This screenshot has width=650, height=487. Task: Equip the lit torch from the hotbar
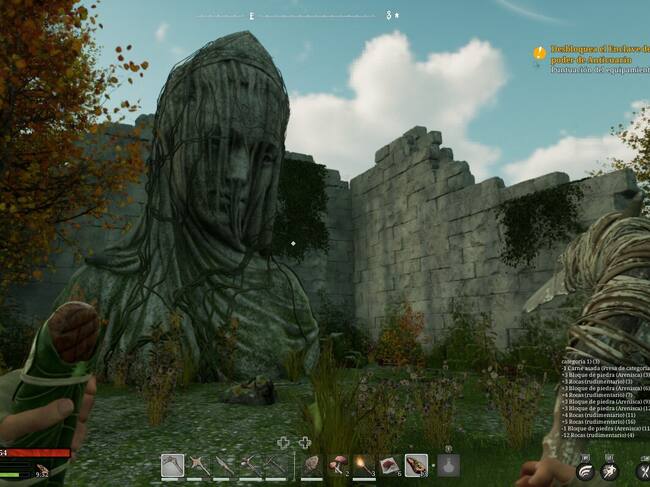(x=363, y=465)
